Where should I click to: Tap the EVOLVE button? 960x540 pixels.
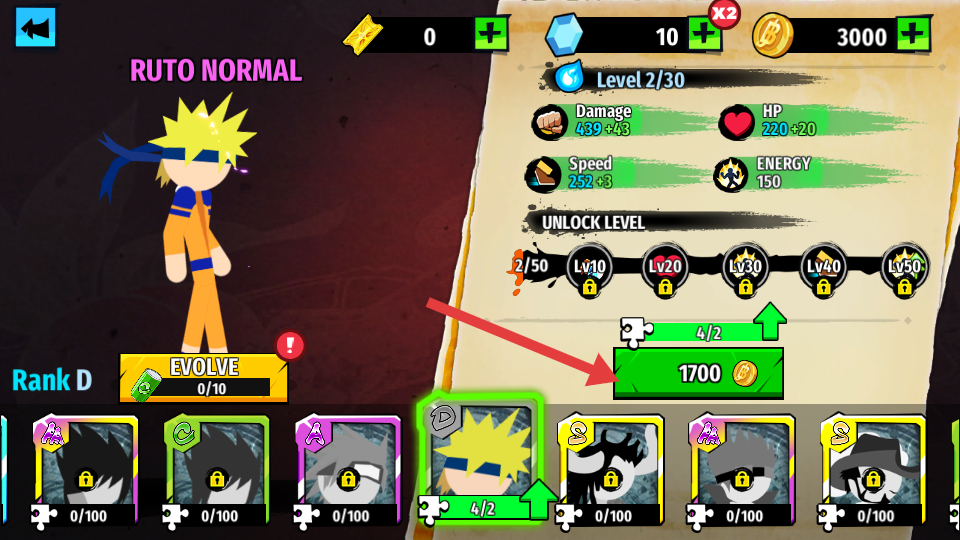point(203,378)
